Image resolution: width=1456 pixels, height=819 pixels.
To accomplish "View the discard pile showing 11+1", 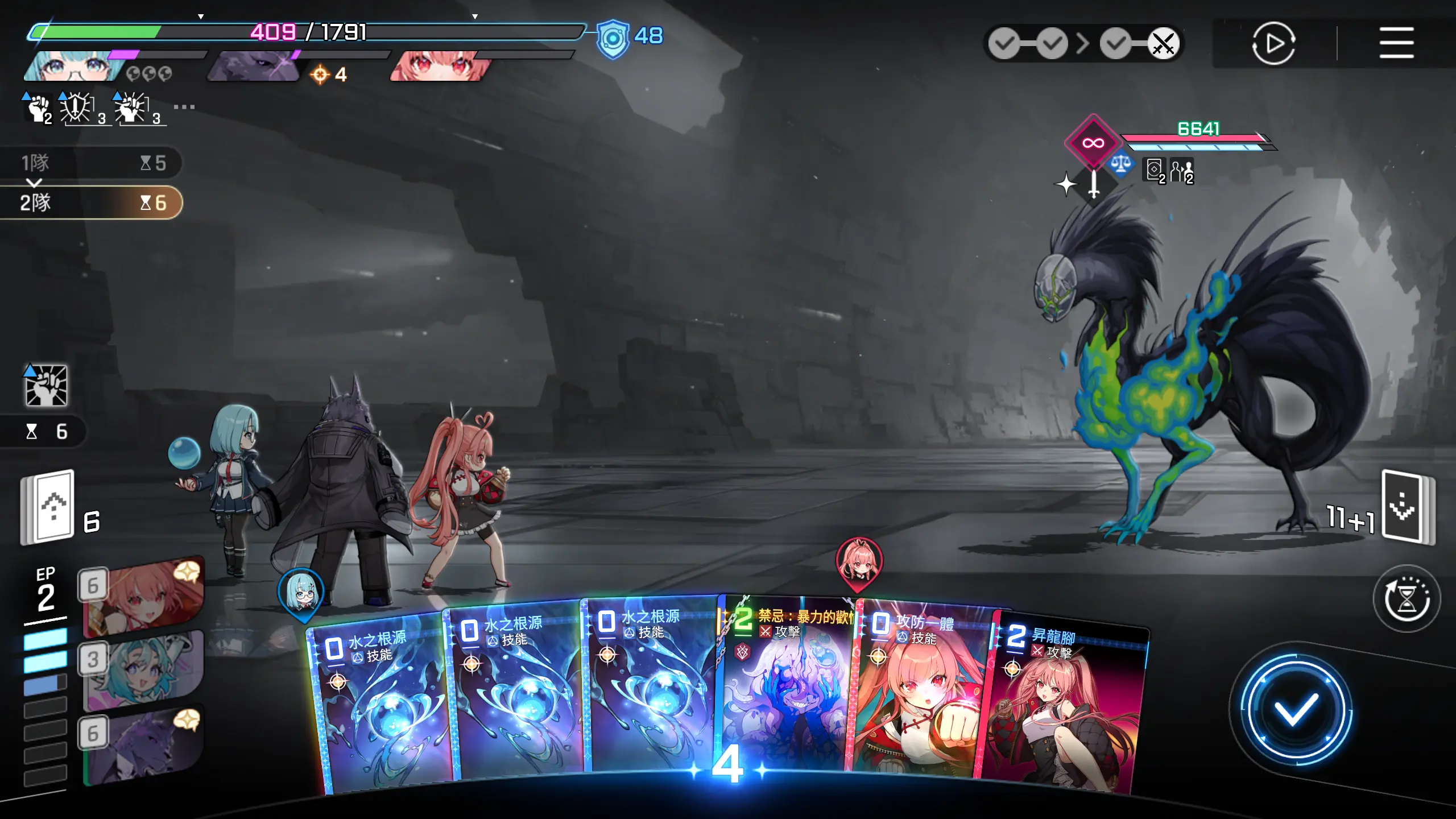I will click(1407, 507).
